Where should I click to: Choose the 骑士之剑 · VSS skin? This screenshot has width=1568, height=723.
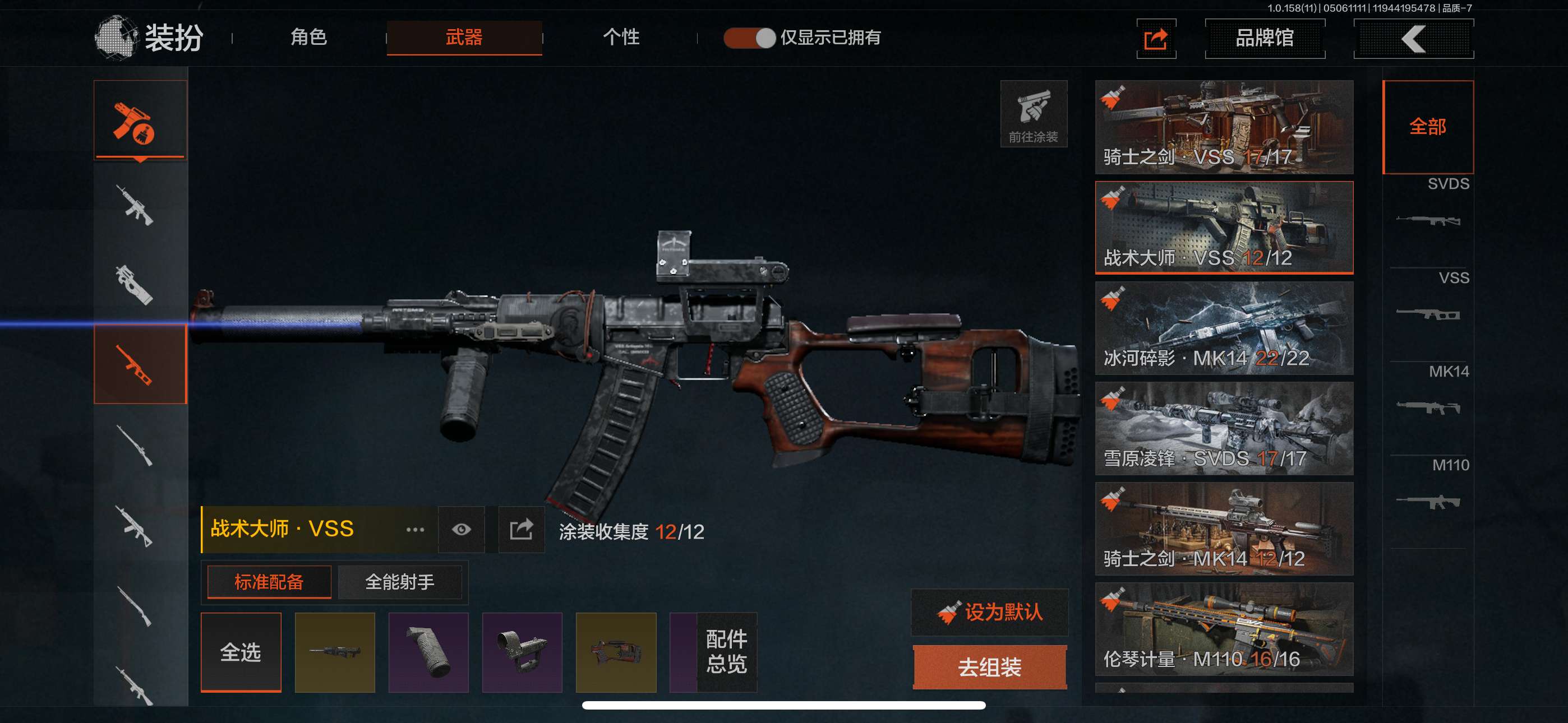[1224, 127]
